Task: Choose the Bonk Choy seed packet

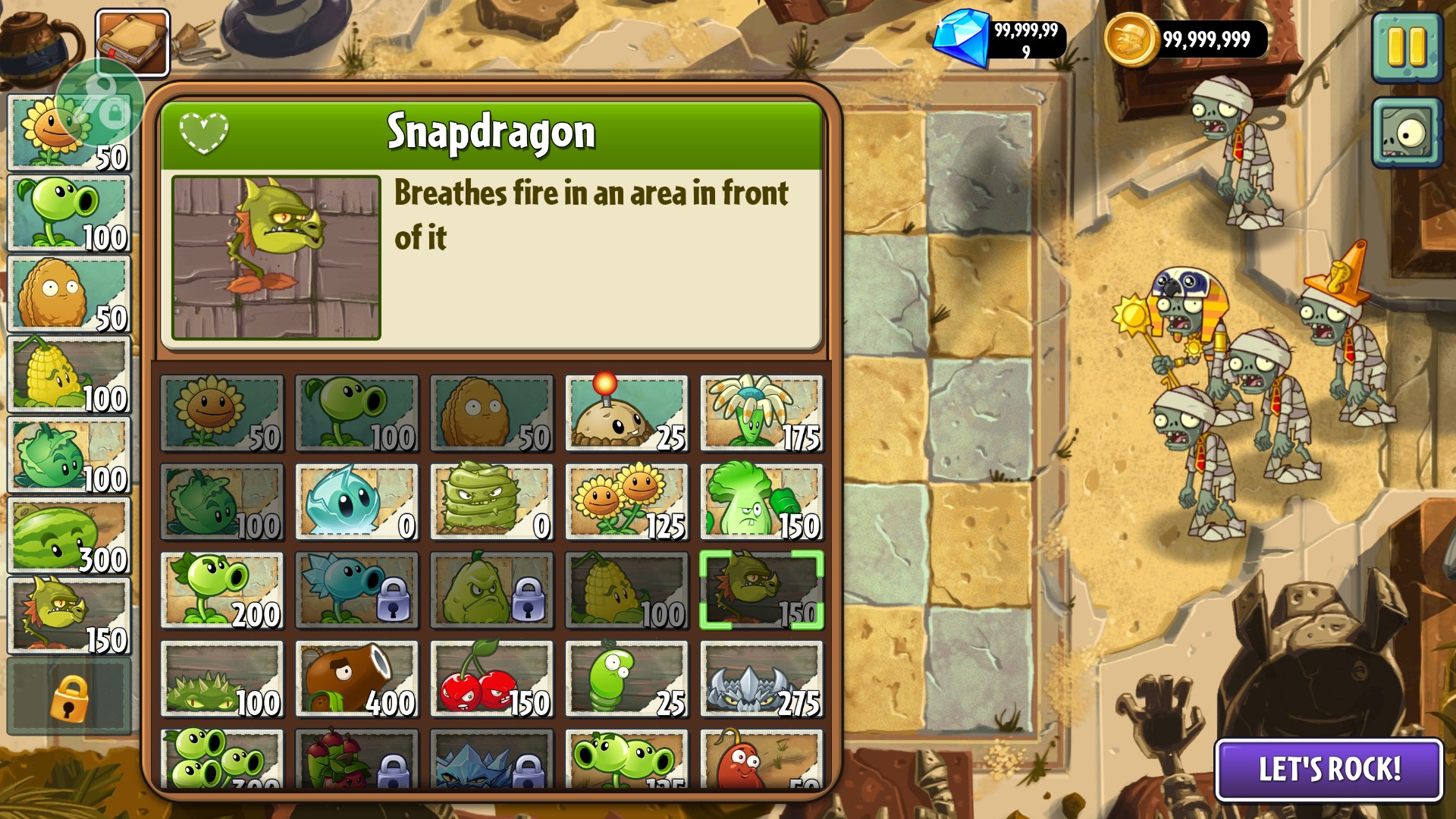Action: (761, 502)
